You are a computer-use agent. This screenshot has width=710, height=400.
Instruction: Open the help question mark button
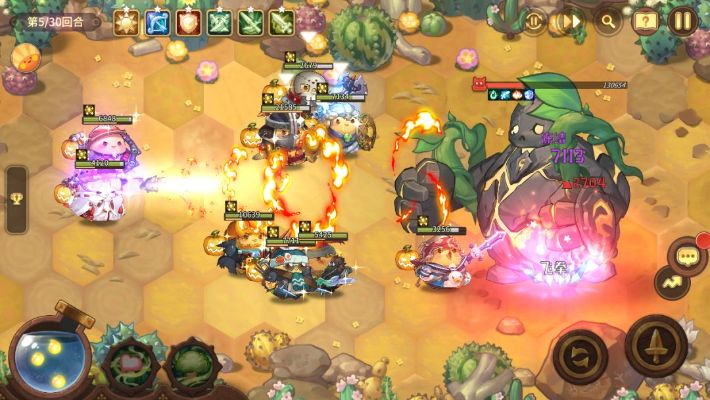(646, 19)
